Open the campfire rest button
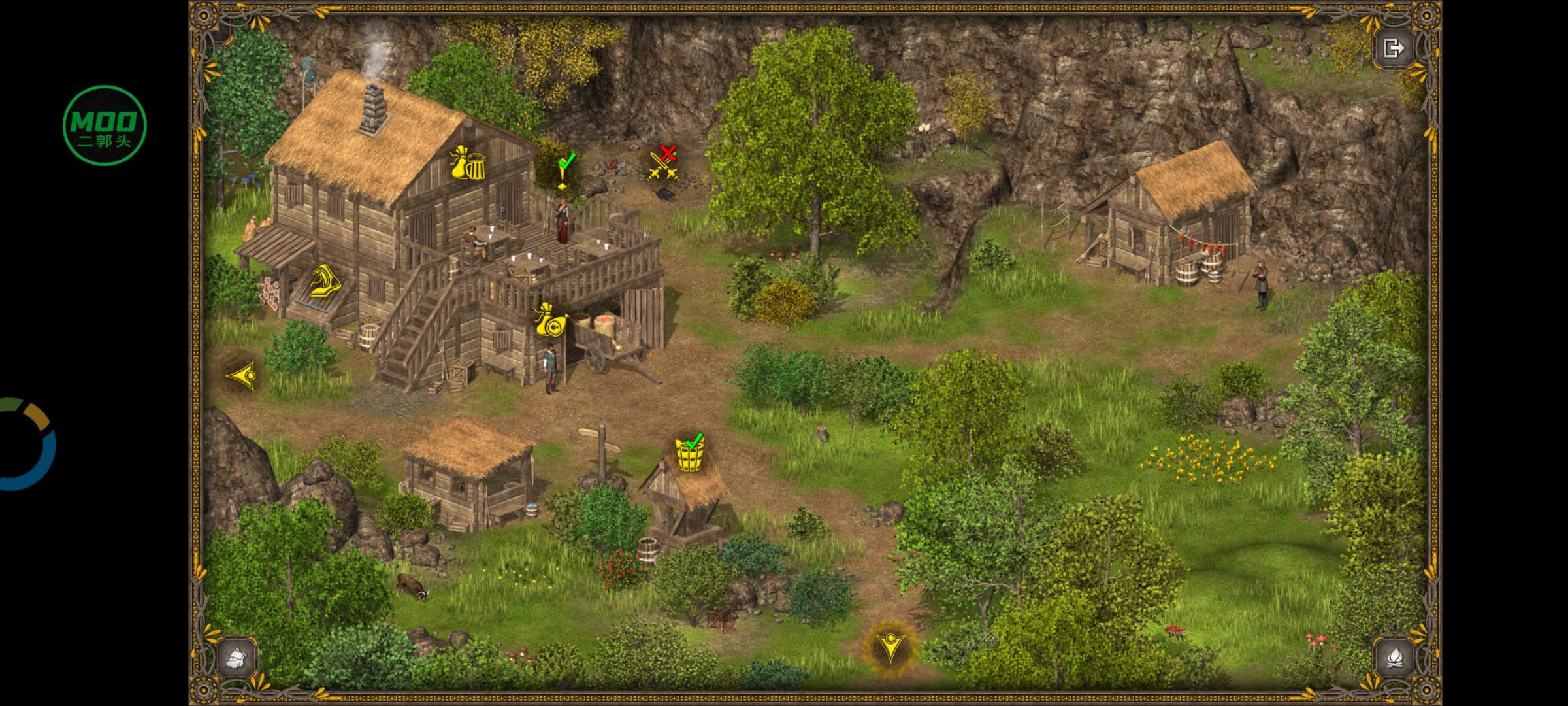Screen dimensions: 1568x706 [x=1394, y=658]
